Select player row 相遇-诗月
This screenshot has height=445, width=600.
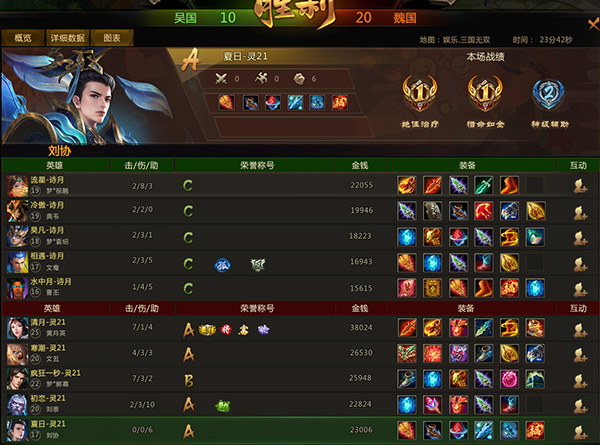pos(45,262)
